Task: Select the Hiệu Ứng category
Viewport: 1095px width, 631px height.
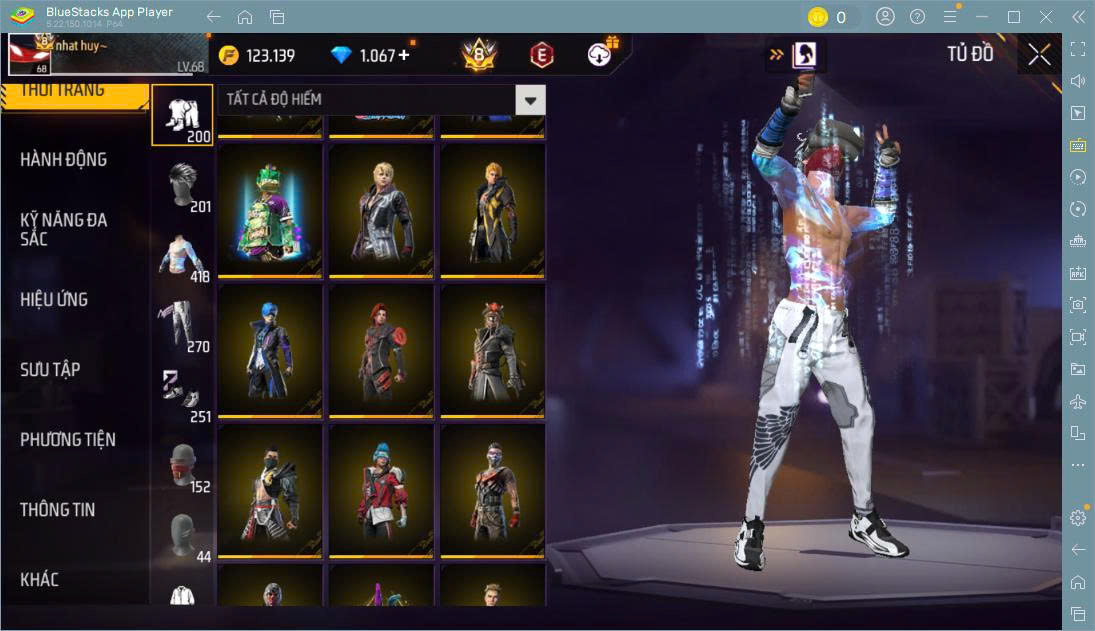Action: (x=54, y=300)
